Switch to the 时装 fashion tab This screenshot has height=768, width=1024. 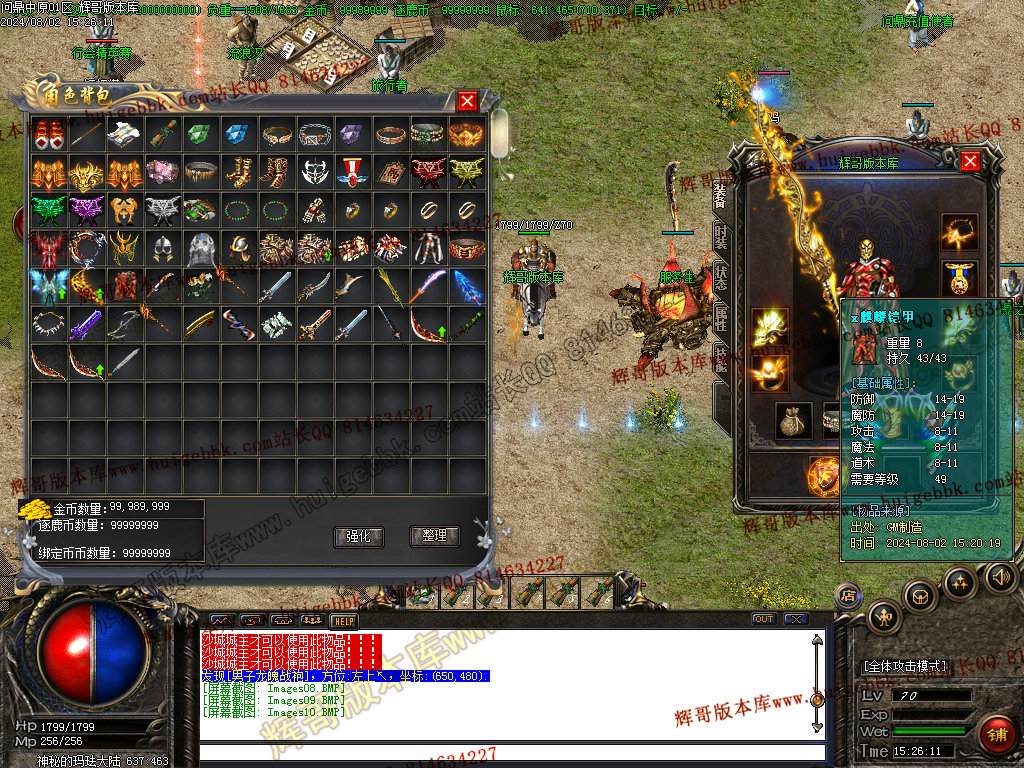click(721, 238)
